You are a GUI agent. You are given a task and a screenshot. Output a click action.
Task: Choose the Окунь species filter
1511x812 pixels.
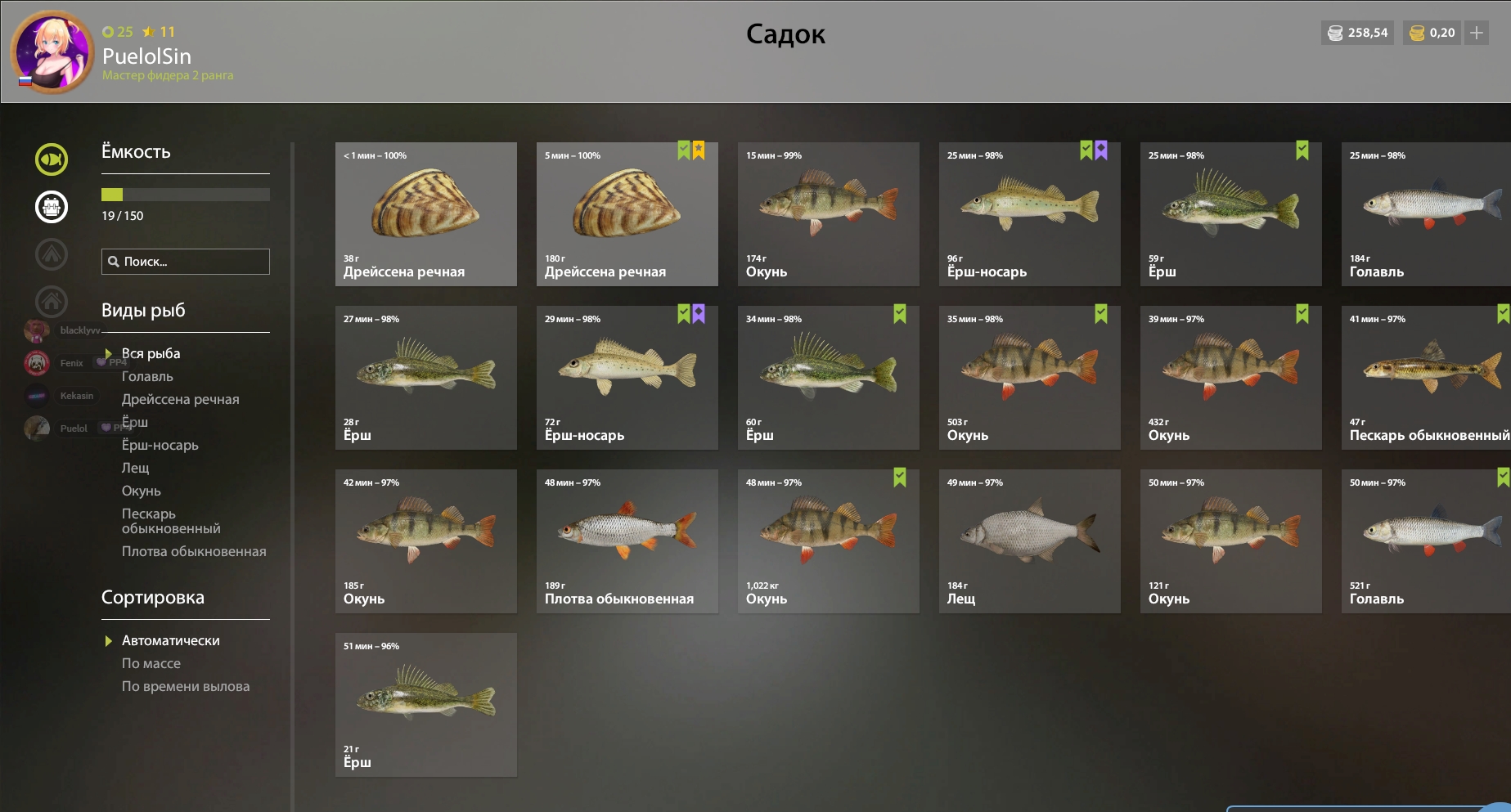pos(142,491)
